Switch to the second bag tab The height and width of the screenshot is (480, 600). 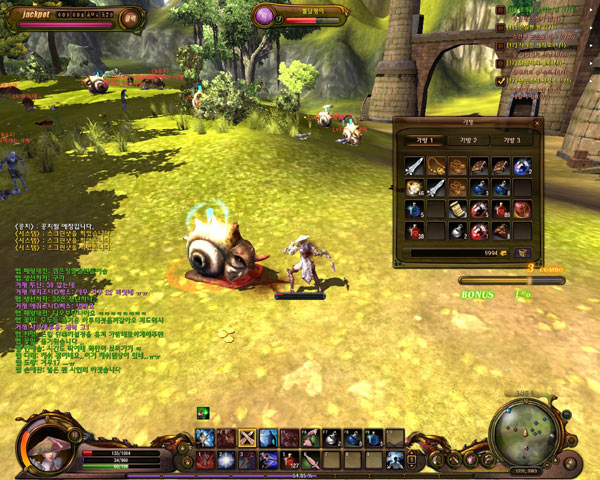[x=466, y=140]
